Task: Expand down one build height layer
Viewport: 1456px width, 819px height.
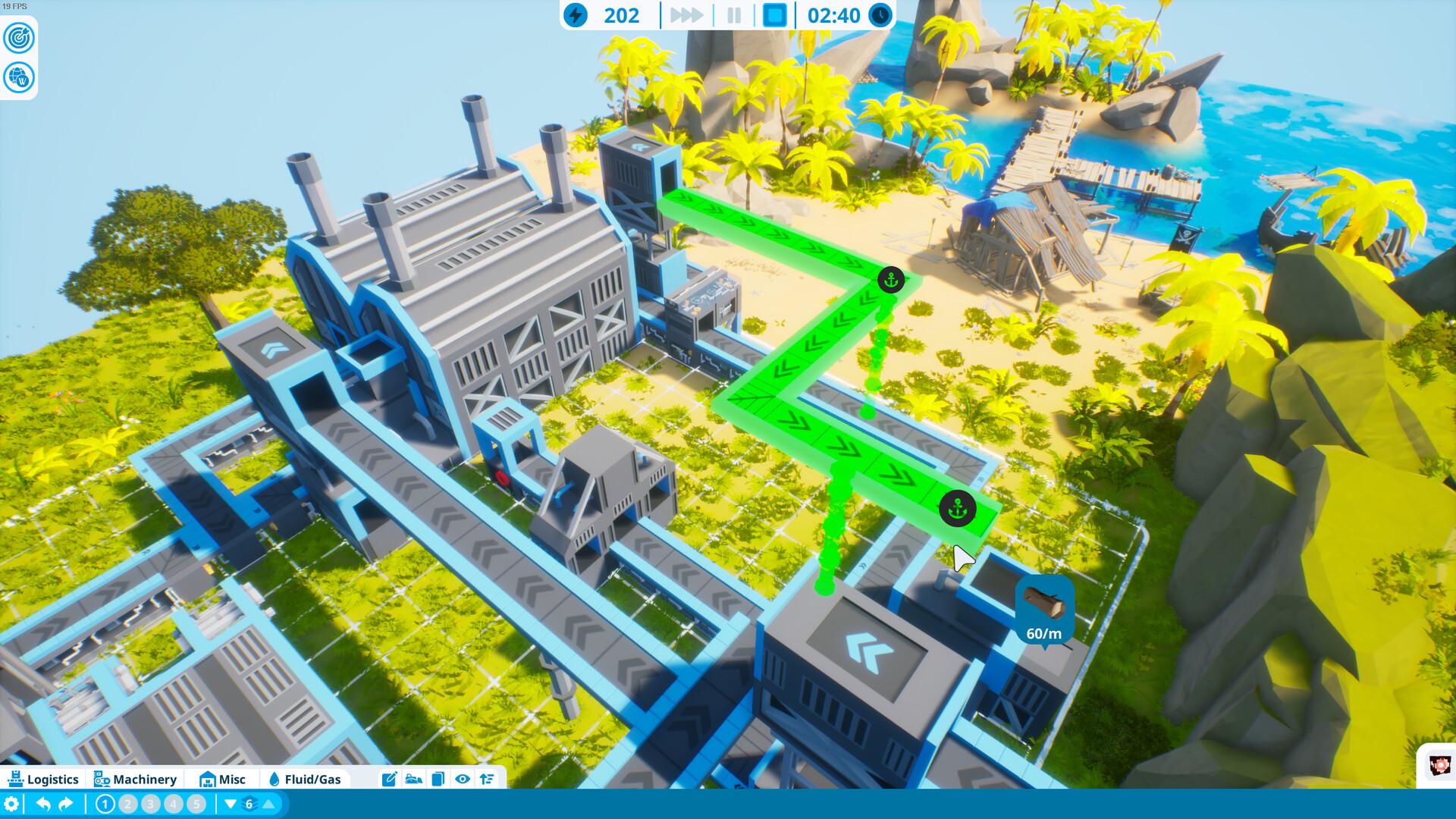Action: coord(230,802)
